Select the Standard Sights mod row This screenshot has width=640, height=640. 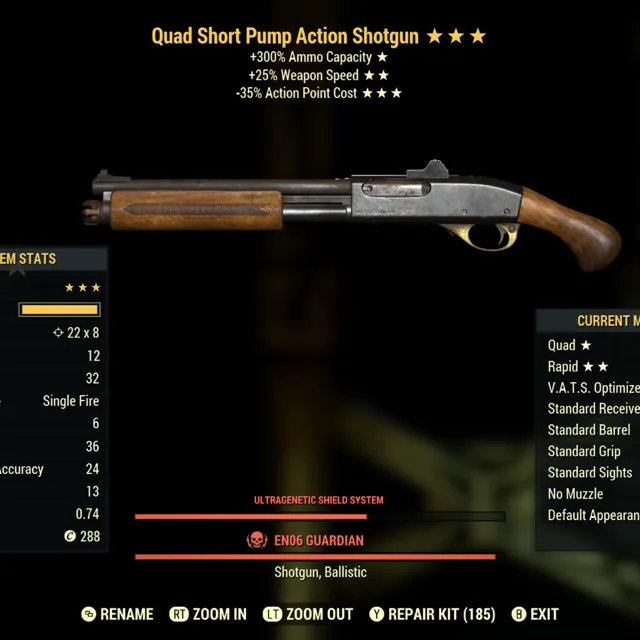click(590, 472)
